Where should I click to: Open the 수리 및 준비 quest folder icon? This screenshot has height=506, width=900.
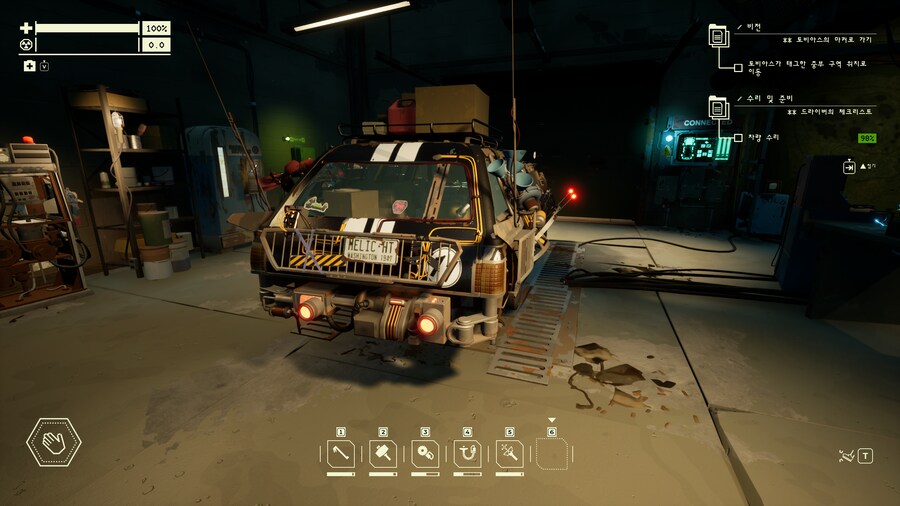tap(718, 107)
